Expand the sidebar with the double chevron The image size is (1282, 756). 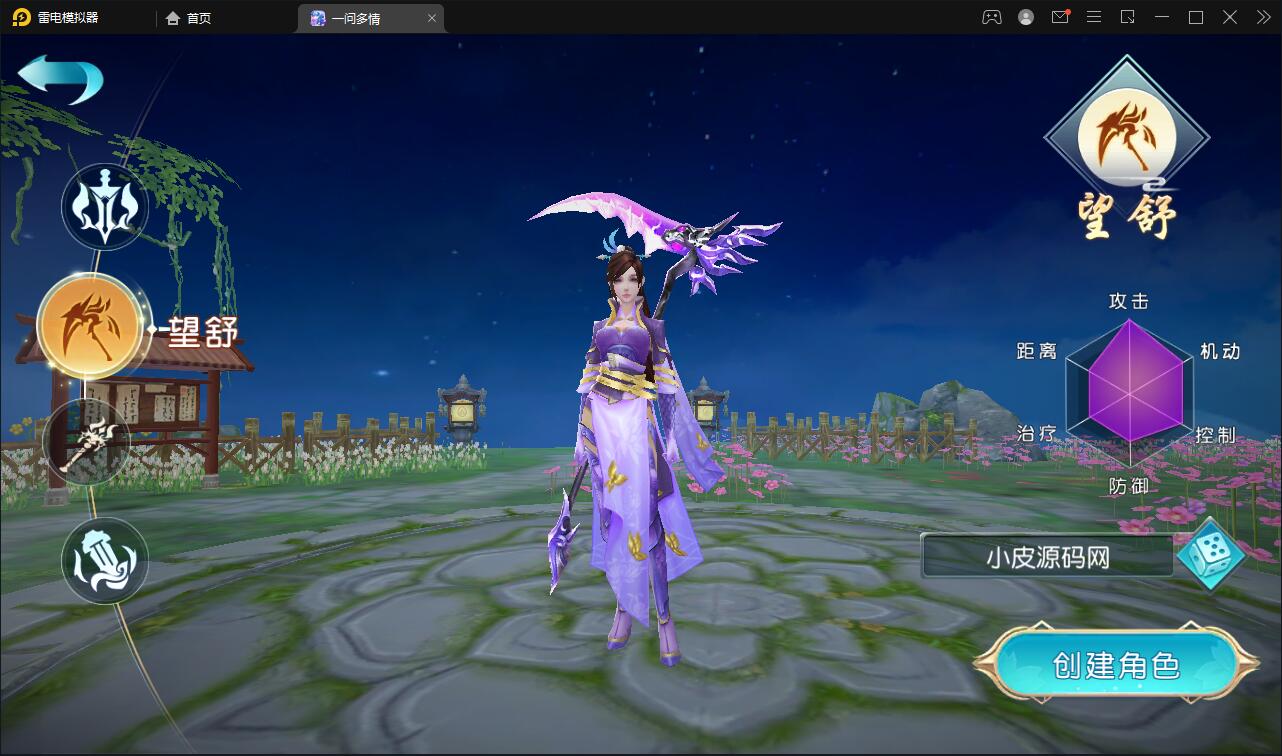[x=1262, y=17]
